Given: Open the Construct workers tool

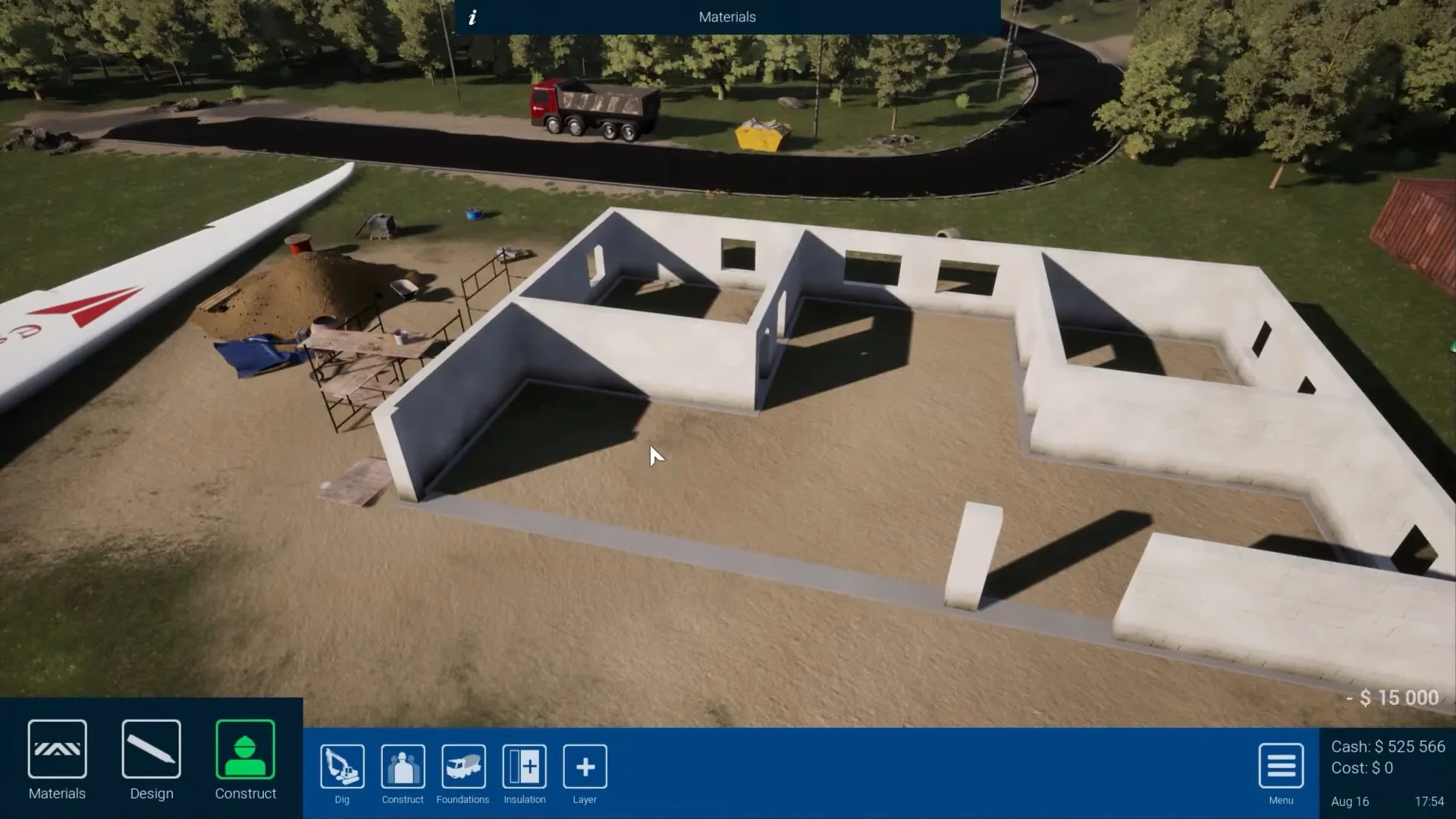Looking at the screenshot, I should pos(402,767).
